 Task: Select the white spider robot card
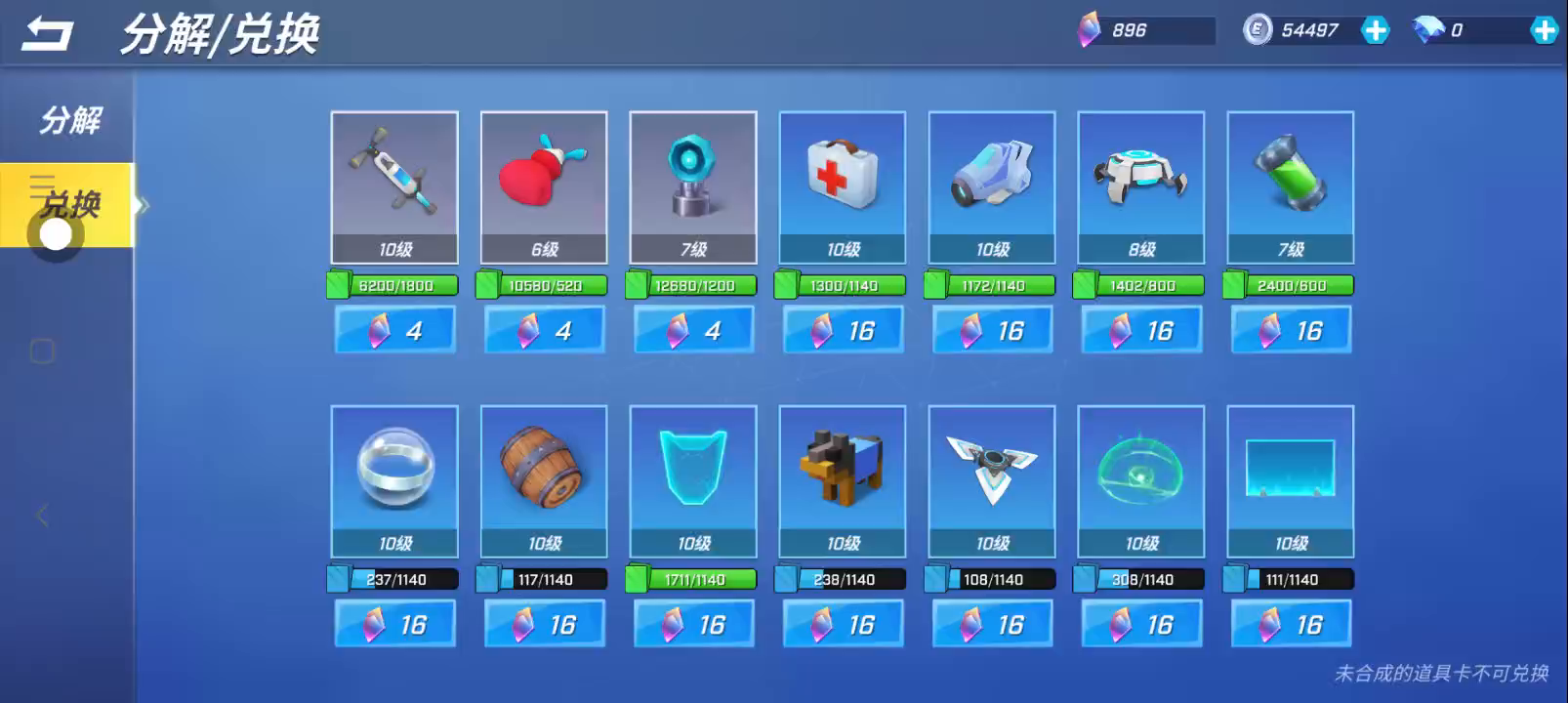point(1140,186)
